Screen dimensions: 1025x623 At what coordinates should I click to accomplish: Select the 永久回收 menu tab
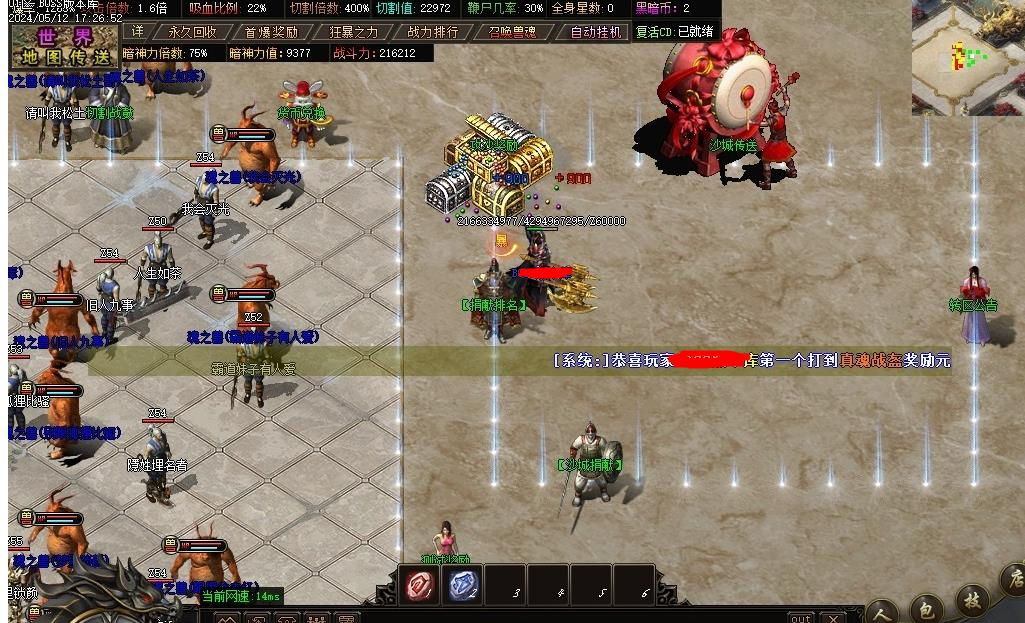[192, 32]
